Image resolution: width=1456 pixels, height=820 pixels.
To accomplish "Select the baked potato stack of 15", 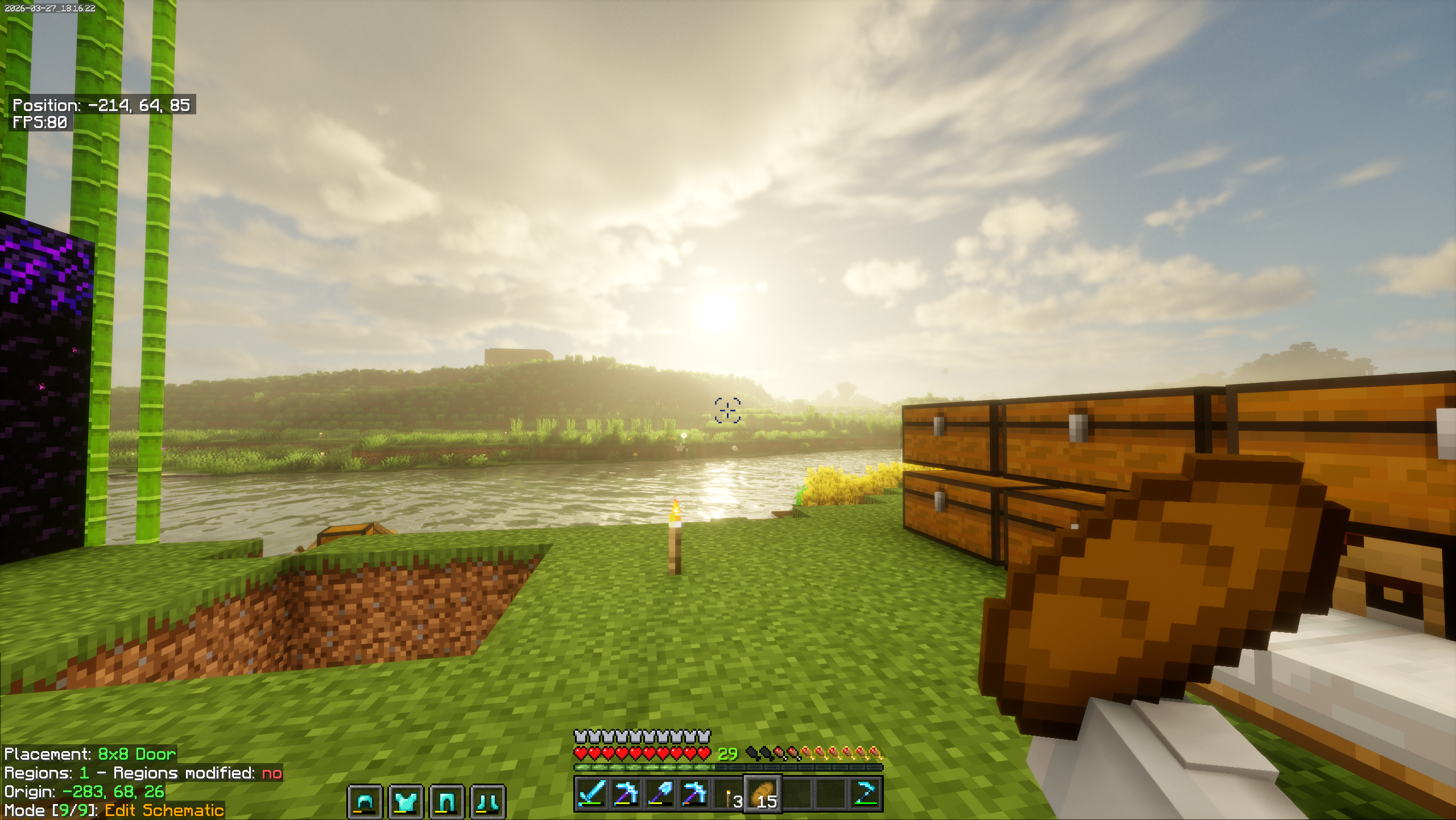I will point(763,794).
